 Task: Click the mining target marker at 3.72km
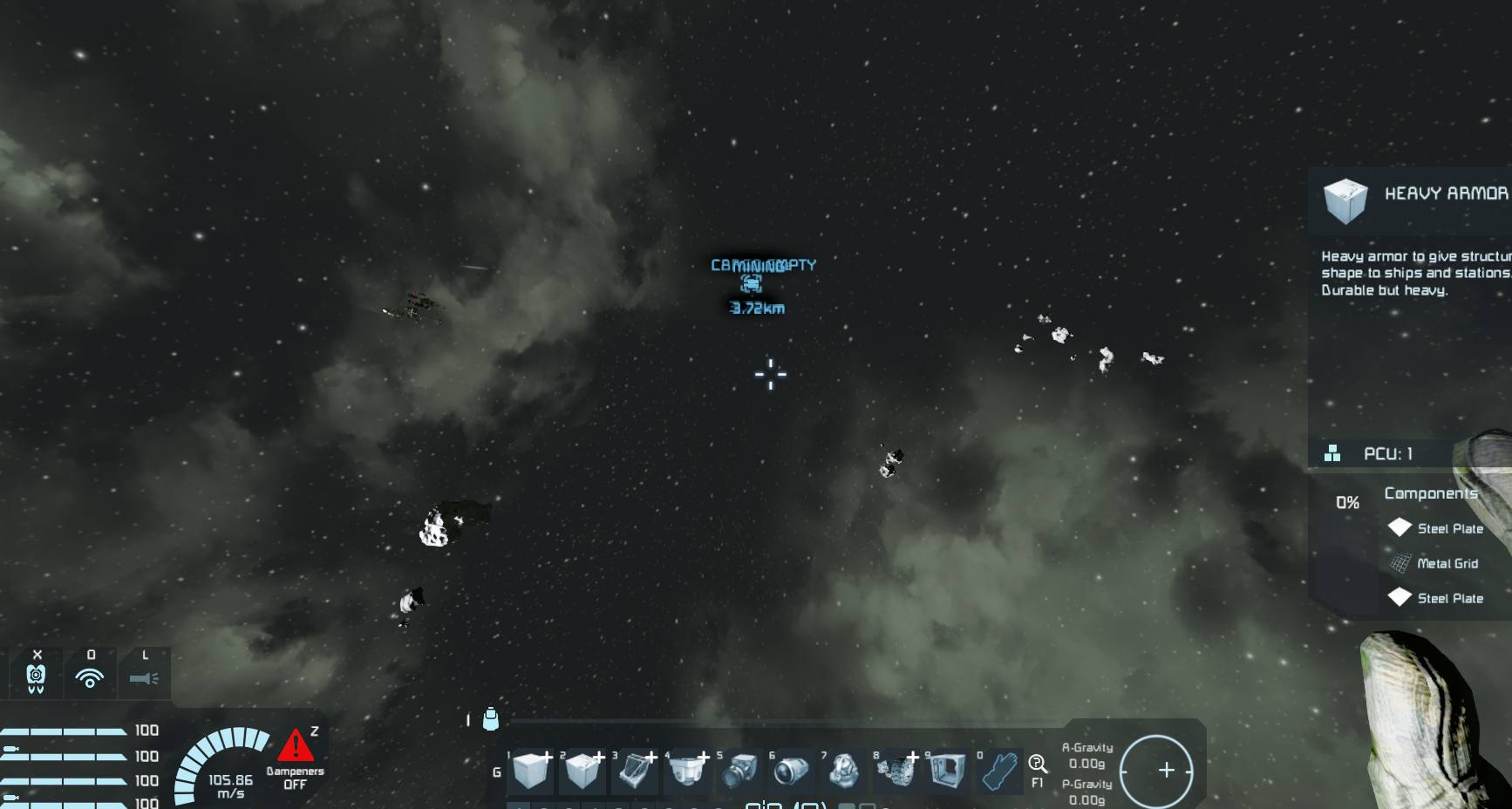[x=751, y=283]
